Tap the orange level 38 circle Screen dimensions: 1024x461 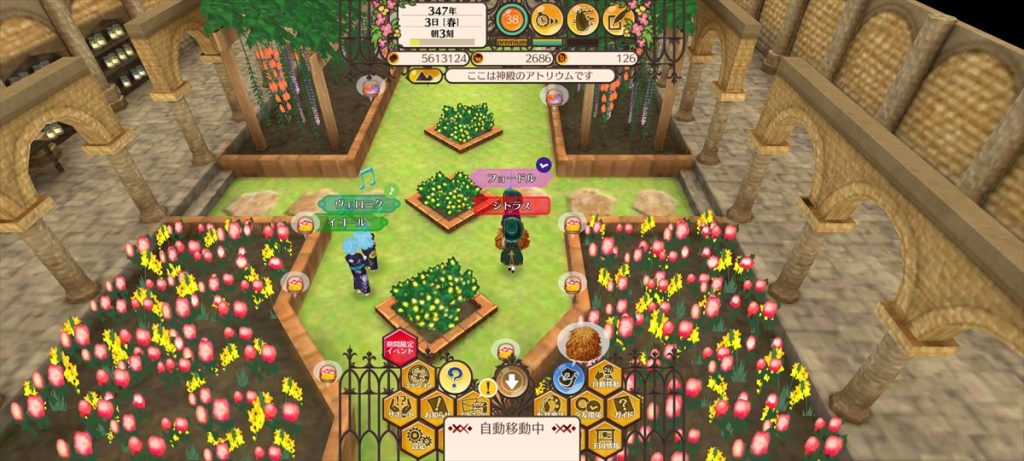tap(512, 18)
